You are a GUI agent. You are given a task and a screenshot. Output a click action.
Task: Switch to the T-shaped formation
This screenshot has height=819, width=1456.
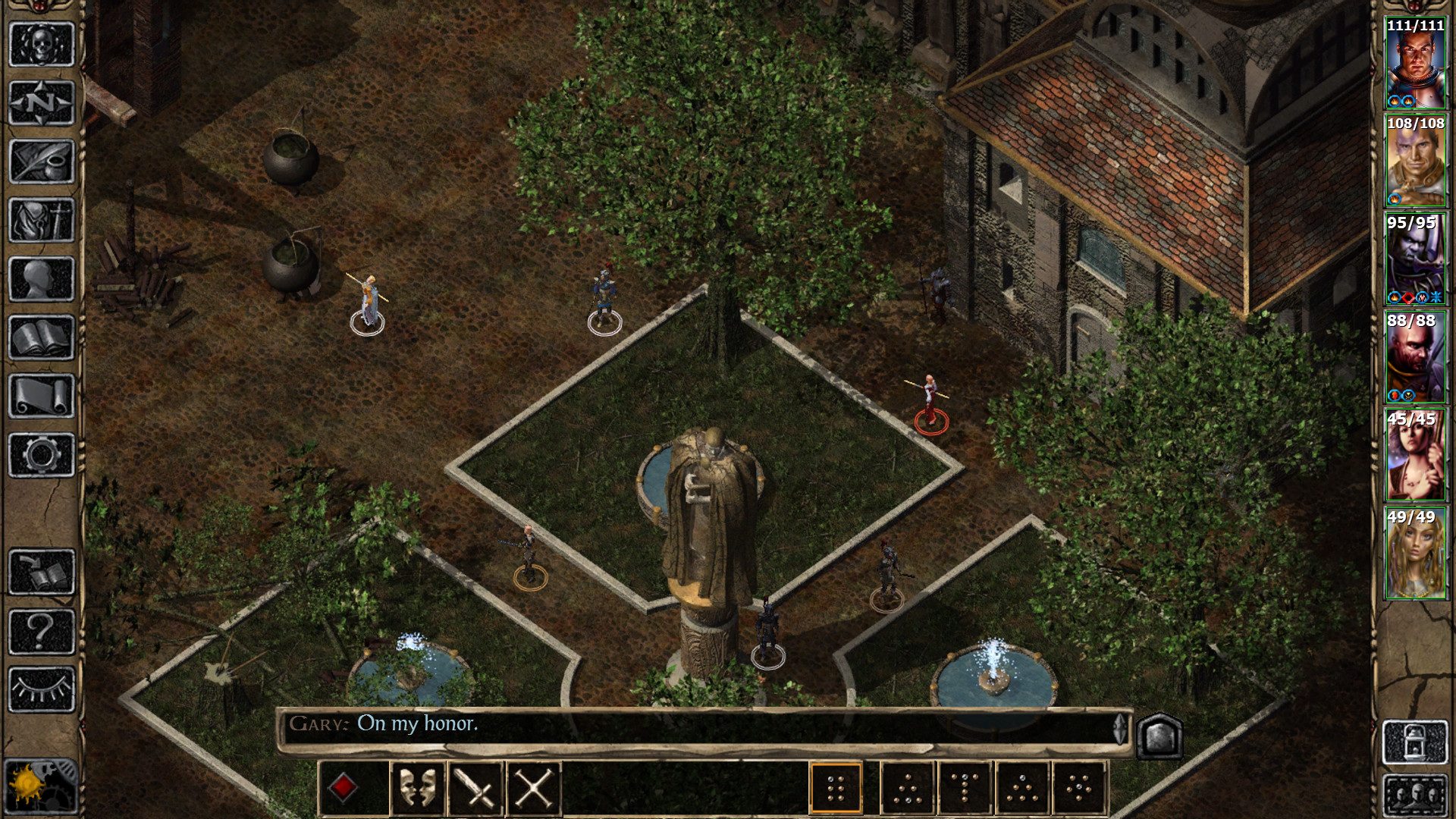coord(965,786)
